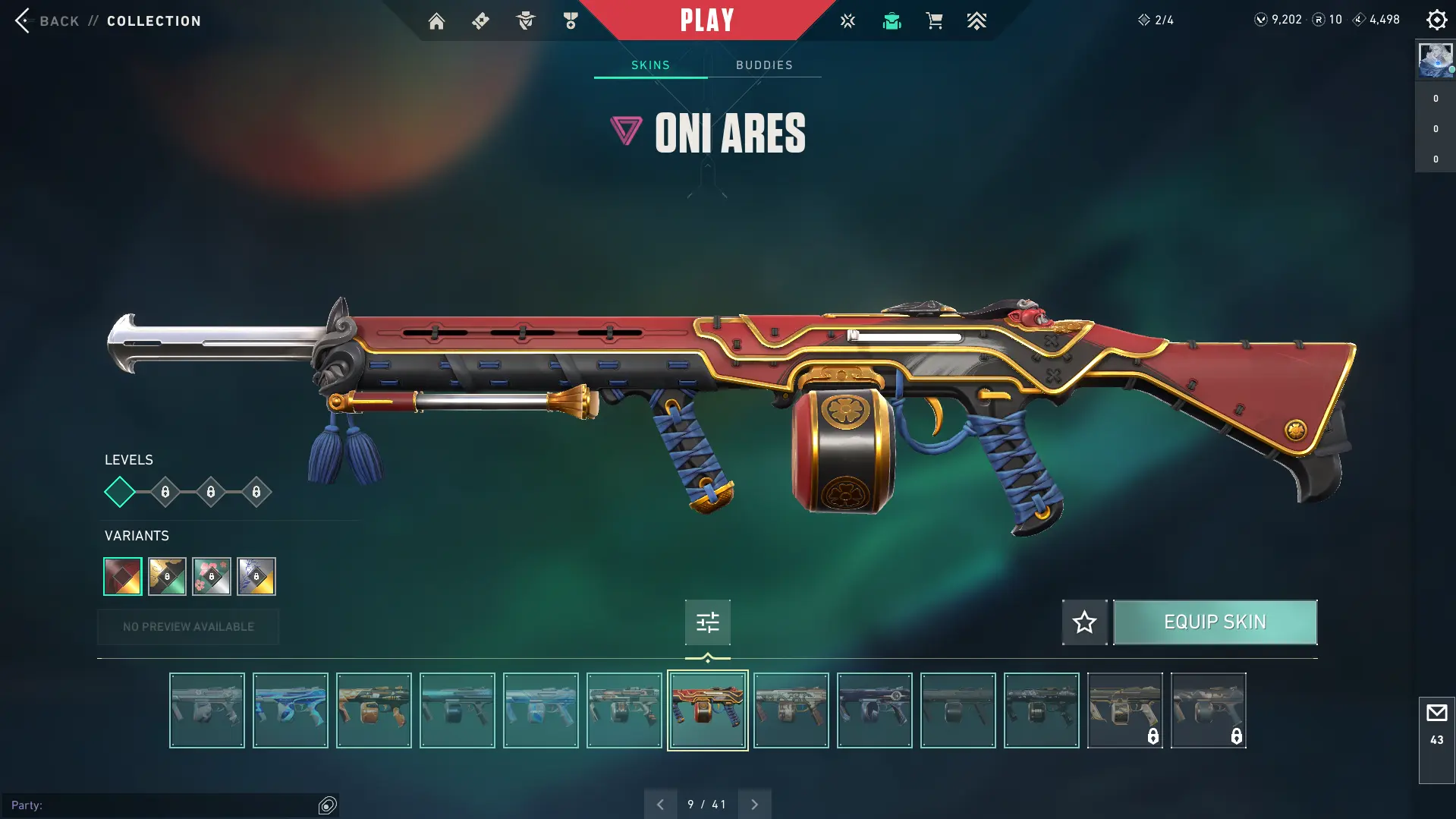
Task: Open the player profile avatar
Action: (1436, 60)
